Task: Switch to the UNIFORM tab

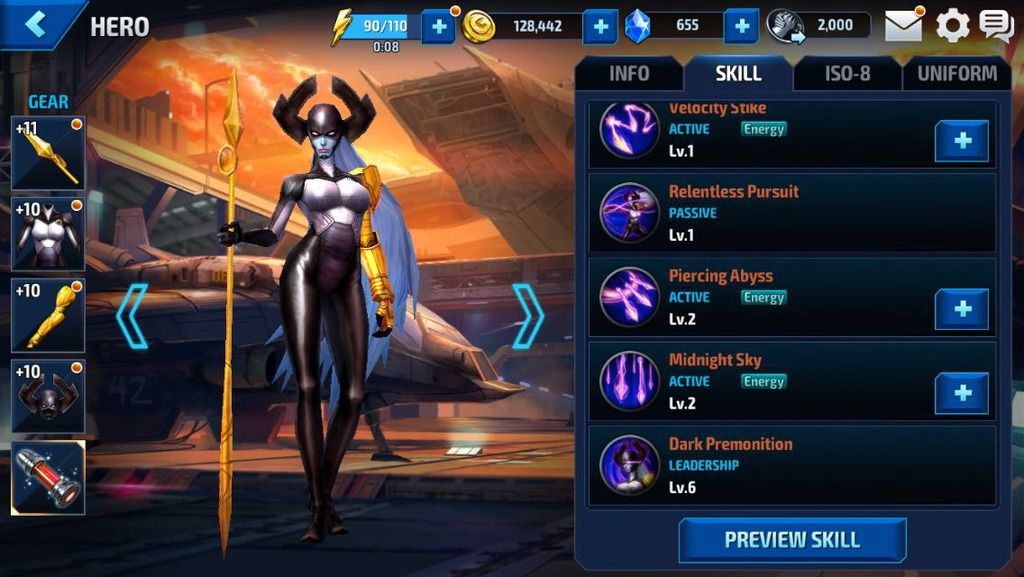Action: point(956,73)
